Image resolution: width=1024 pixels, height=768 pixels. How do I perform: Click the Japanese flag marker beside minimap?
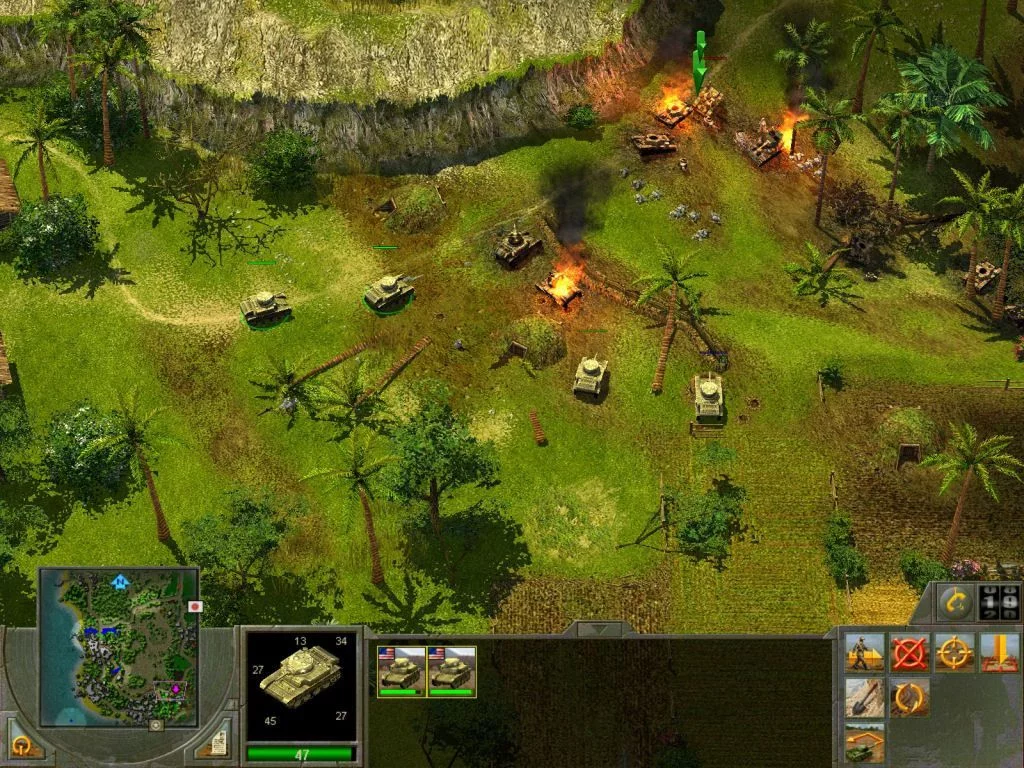[196, 606]
